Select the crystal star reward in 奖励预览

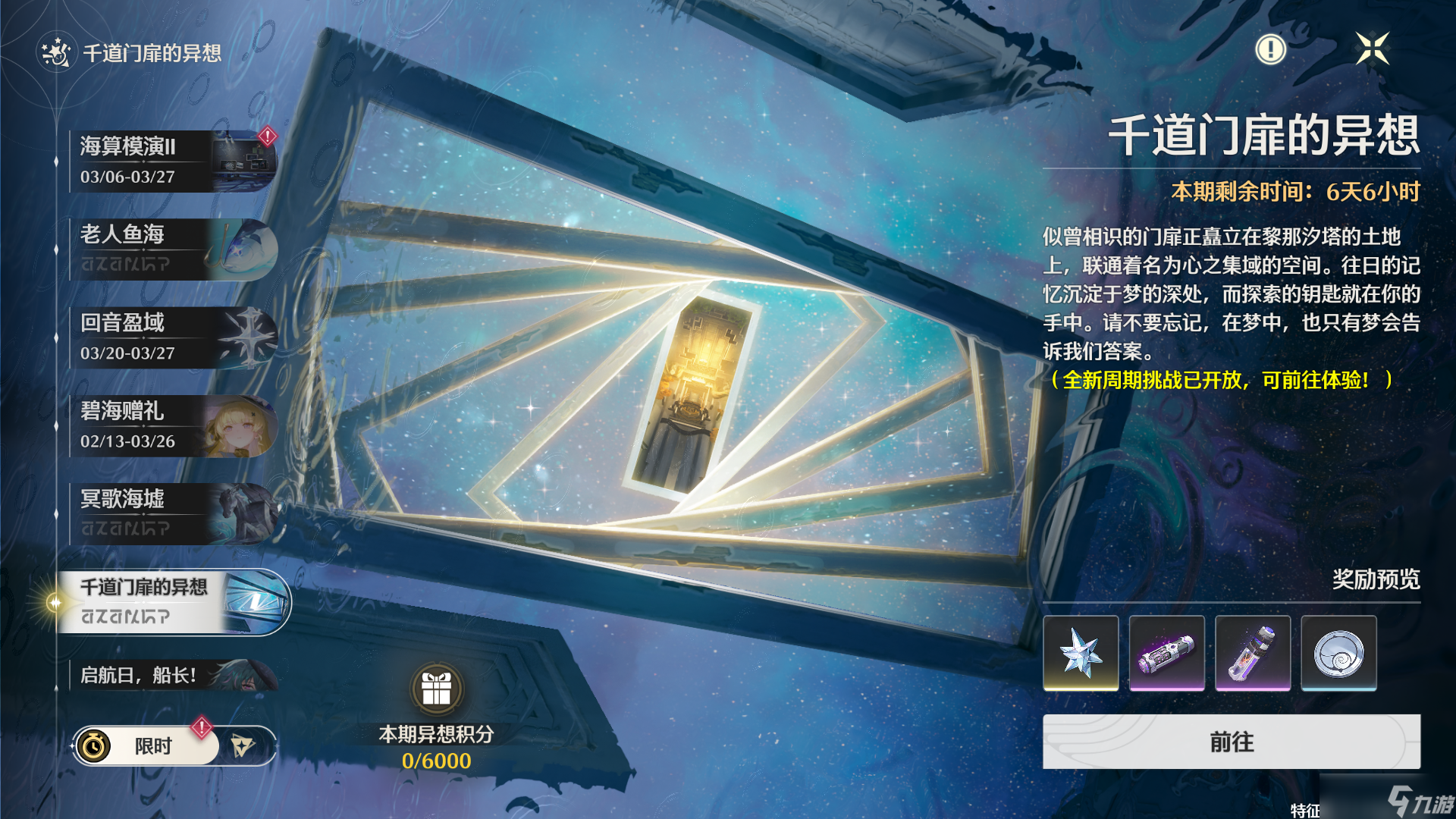coord(1080,653)
